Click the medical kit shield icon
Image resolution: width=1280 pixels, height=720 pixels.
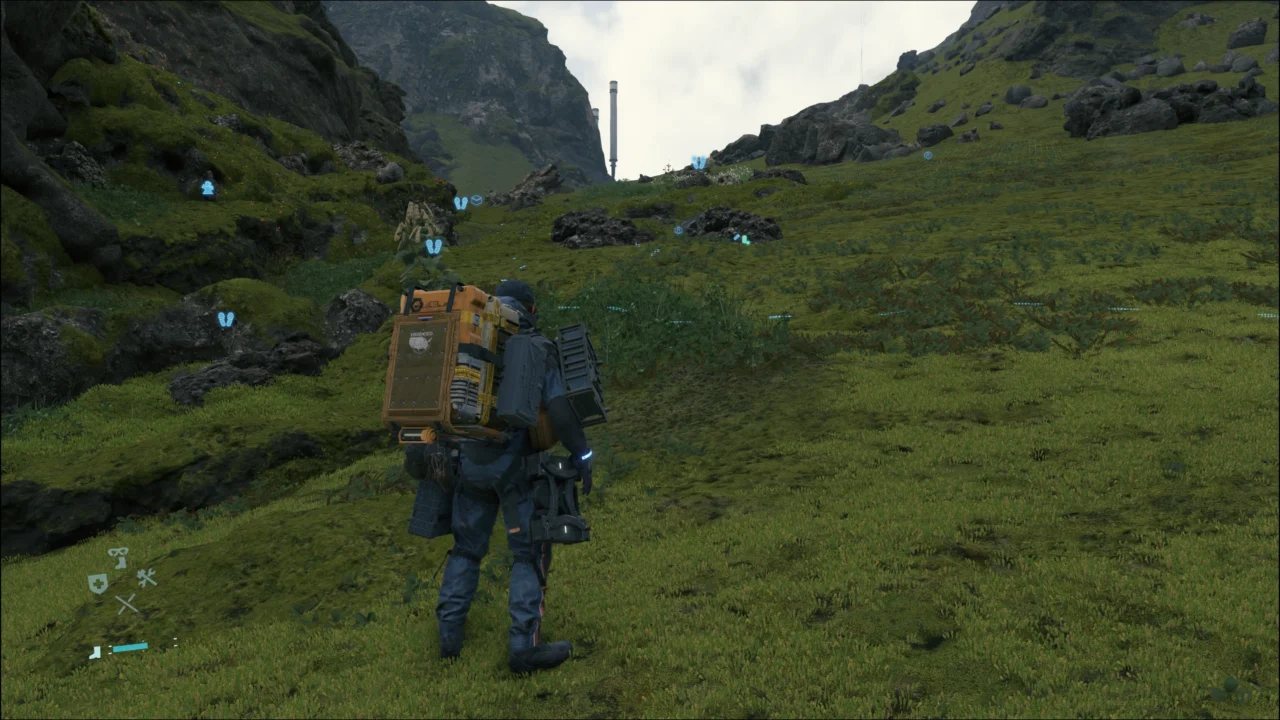[99, 584]
